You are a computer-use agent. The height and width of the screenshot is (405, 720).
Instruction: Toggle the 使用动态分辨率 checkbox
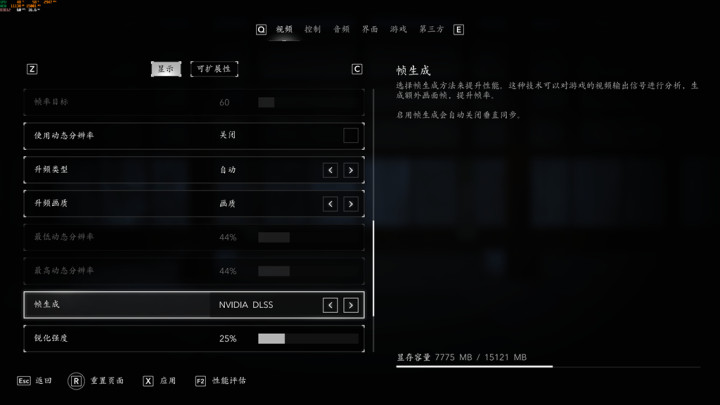[350, 136]
